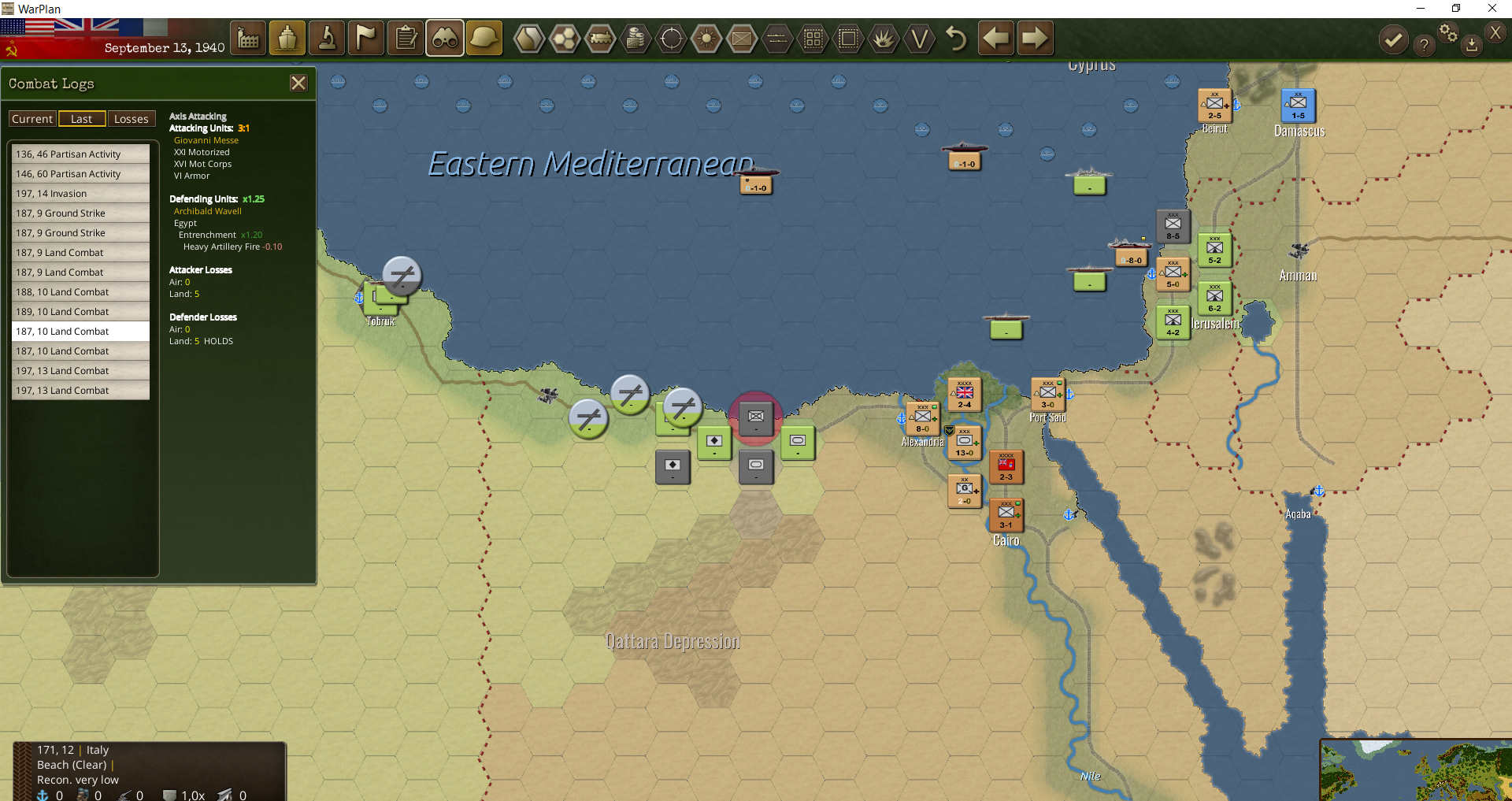This screenshot has height=801, width=1512.
Task: Click the rail transport hex icon
Action: [601, 37]
